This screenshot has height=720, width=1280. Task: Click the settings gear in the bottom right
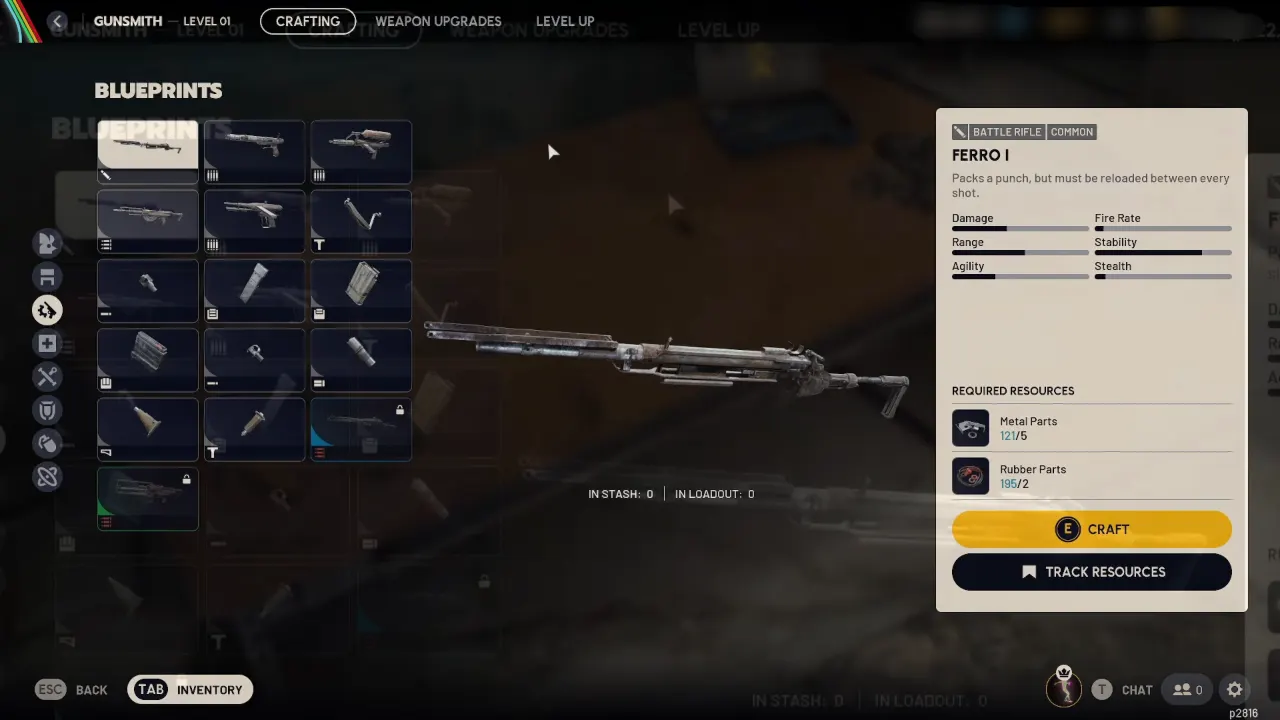coord(1234,689)
